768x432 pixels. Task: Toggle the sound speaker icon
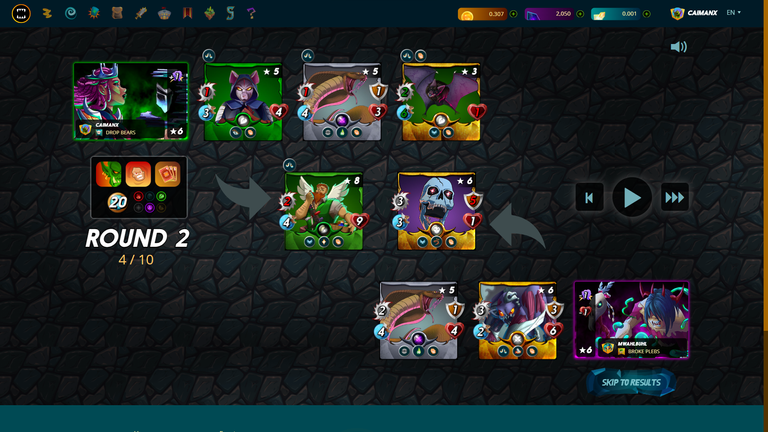tap(679, 47)
